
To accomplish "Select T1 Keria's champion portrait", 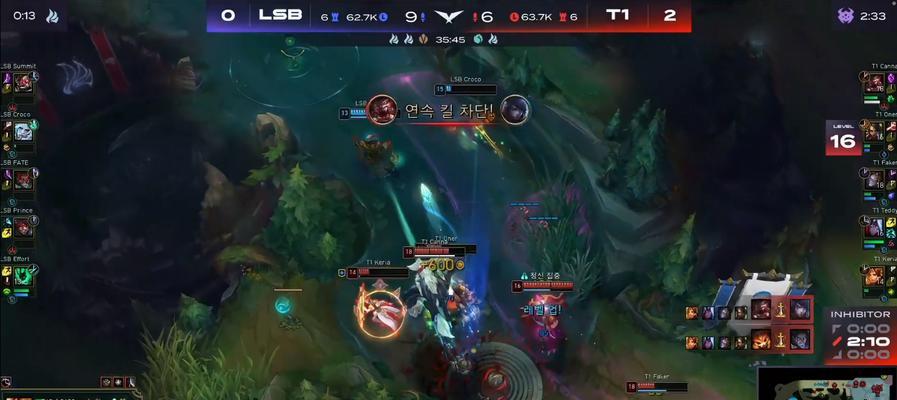I will pyautogui.click(x=874, y=276).
